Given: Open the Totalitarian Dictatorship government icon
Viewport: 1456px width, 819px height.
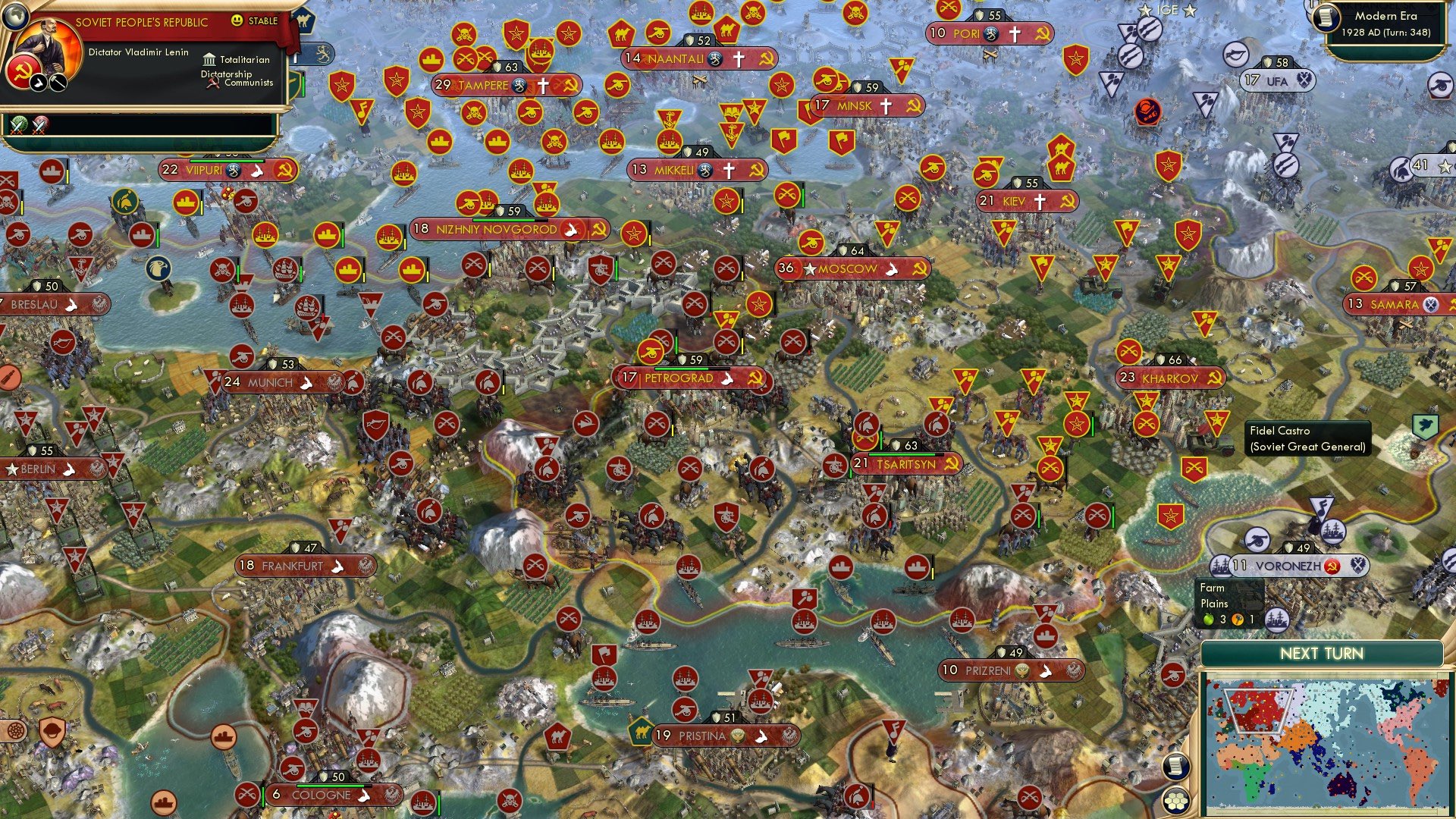Looking at the screenshot, I should tap(210, 60).
